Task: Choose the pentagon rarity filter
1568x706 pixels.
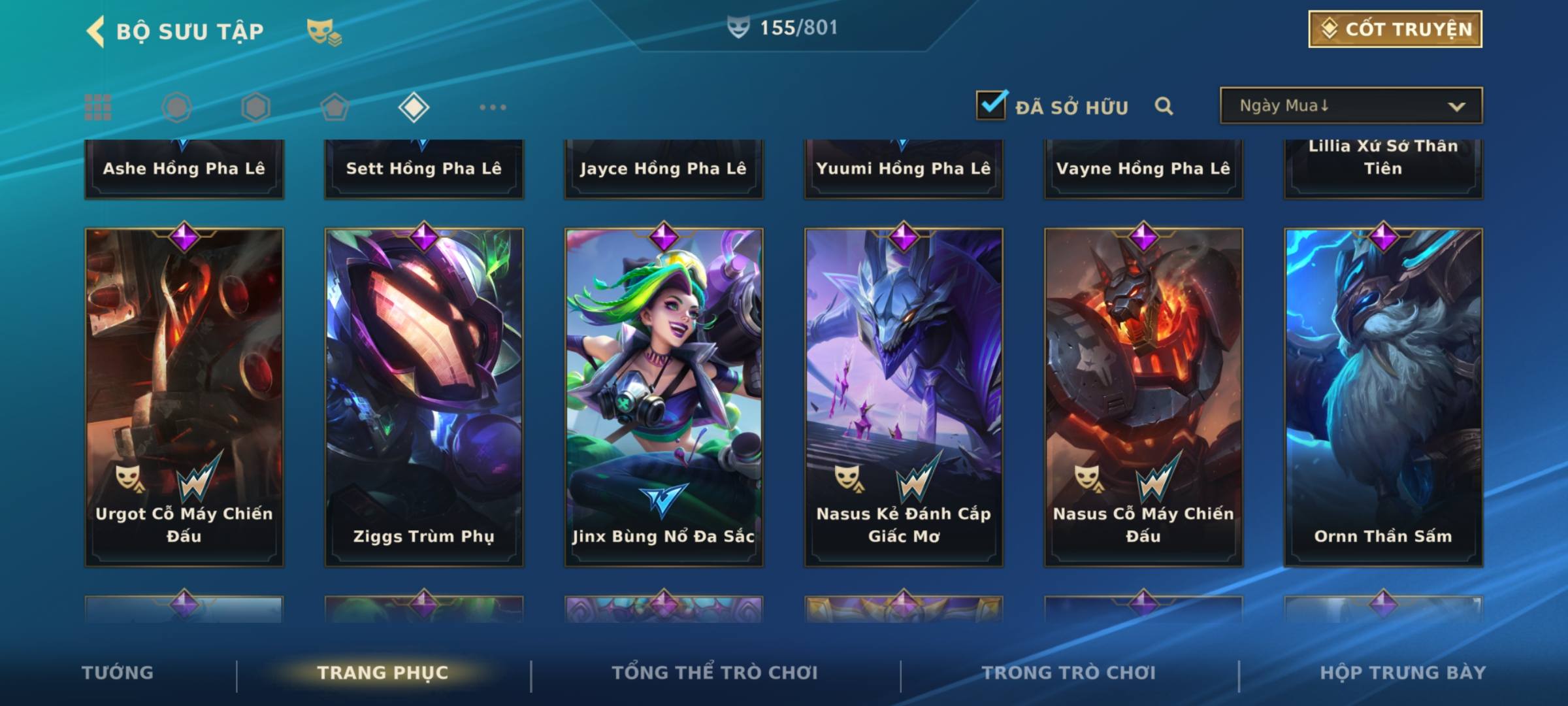Action: (x=335, y=107)
